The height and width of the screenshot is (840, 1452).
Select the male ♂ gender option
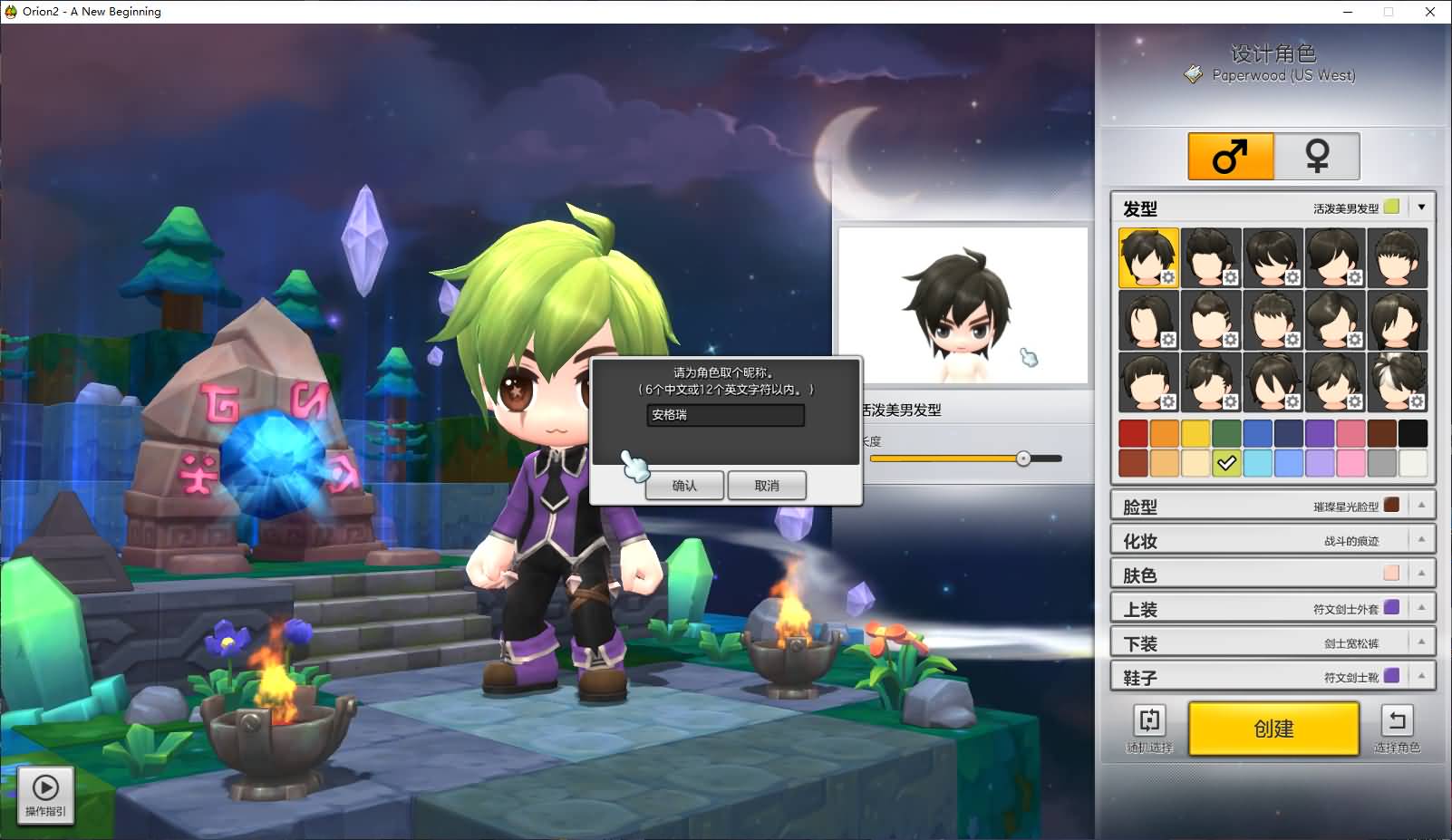tap(1229, 155)
